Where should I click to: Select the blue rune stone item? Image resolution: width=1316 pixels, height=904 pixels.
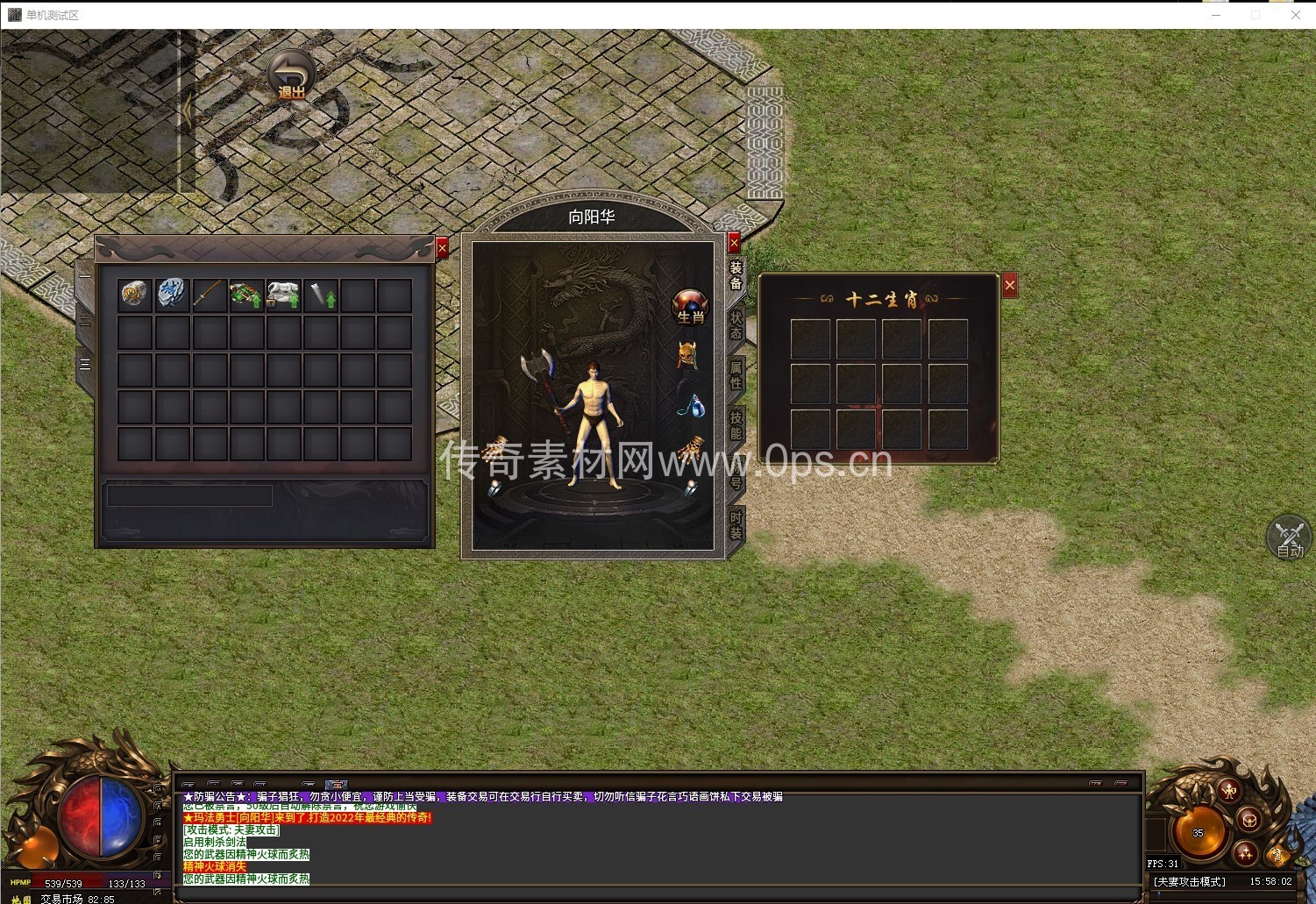172,295
